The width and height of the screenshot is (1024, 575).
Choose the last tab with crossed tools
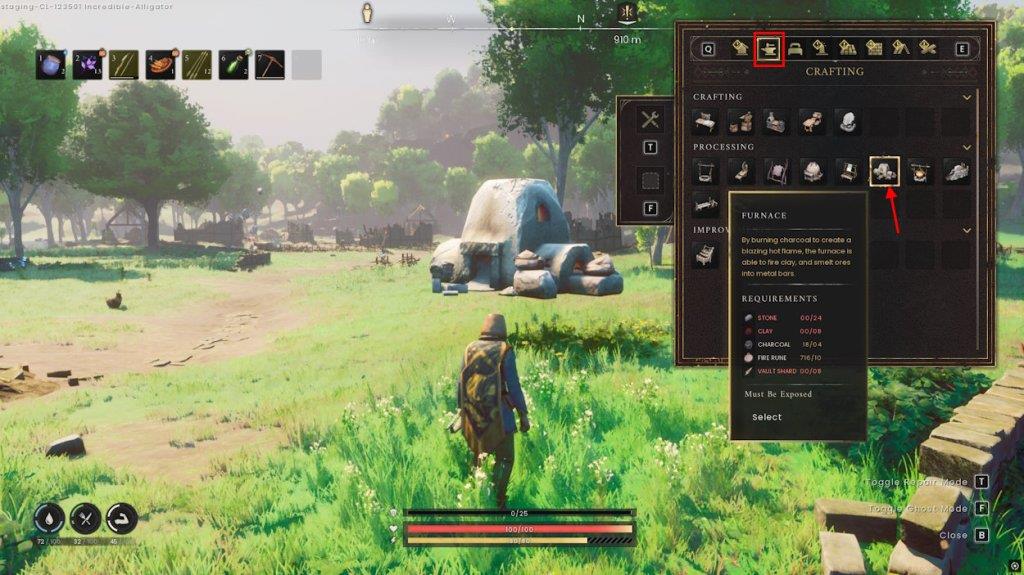coord(927,48)
